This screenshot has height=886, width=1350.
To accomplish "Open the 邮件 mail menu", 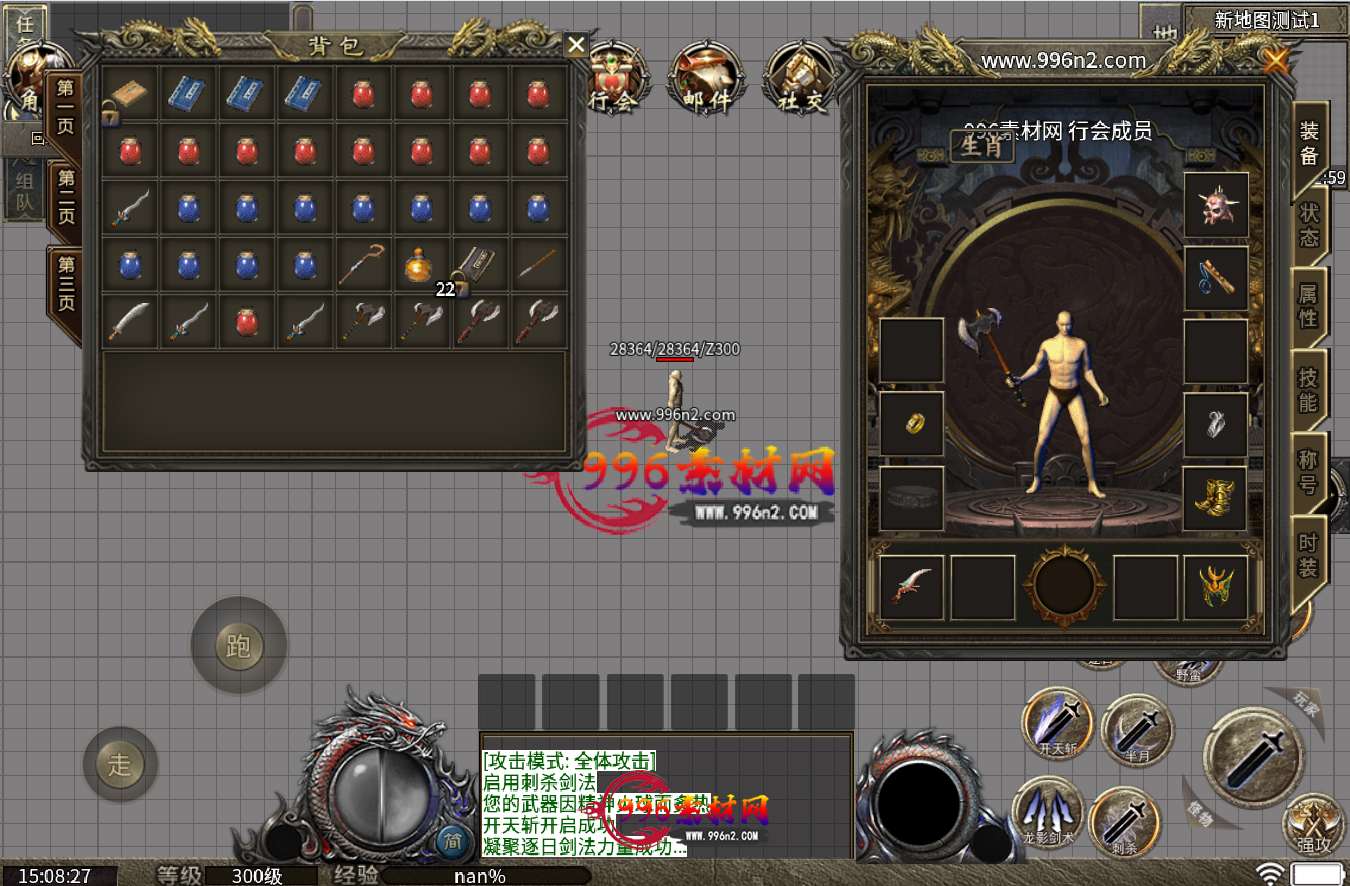I will [x=707, y=78].
